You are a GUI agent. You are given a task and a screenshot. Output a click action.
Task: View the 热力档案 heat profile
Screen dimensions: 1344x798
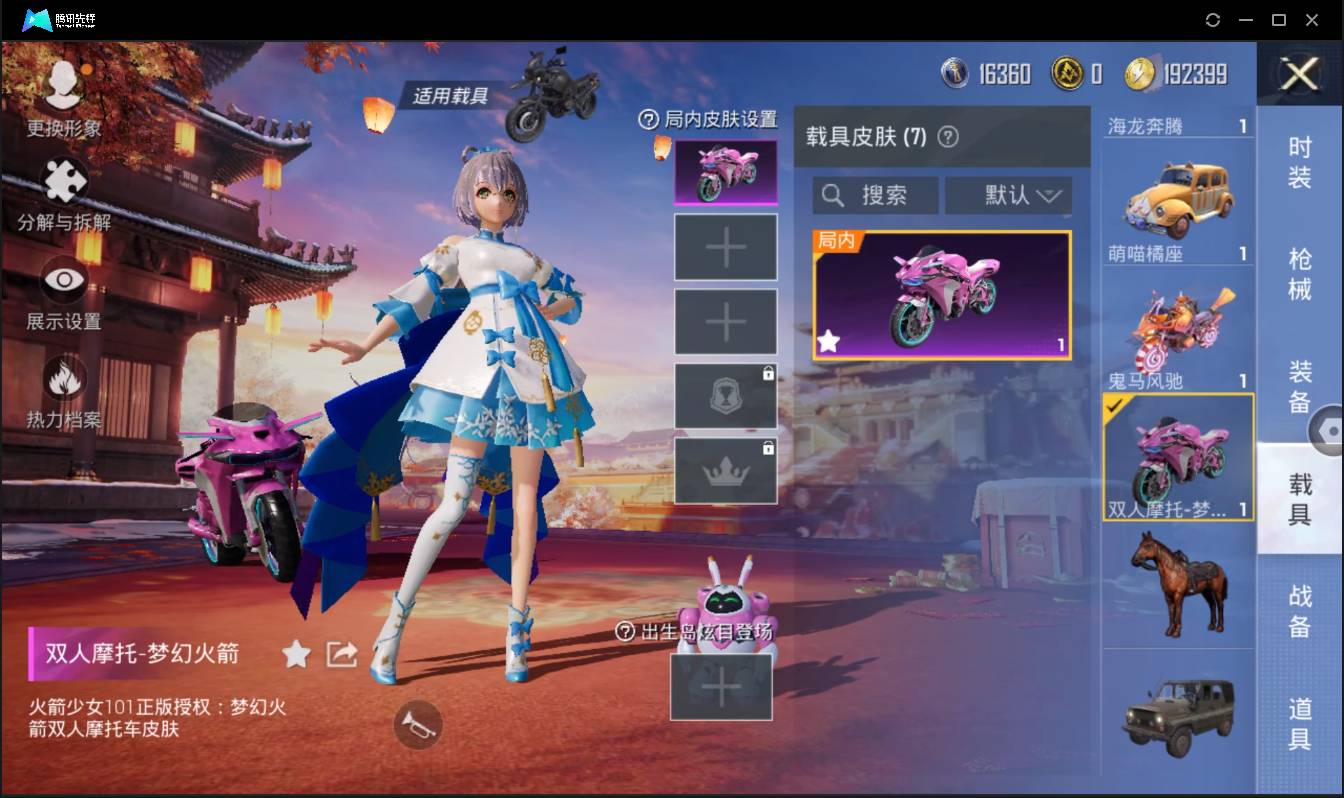(x=62, y=378)
